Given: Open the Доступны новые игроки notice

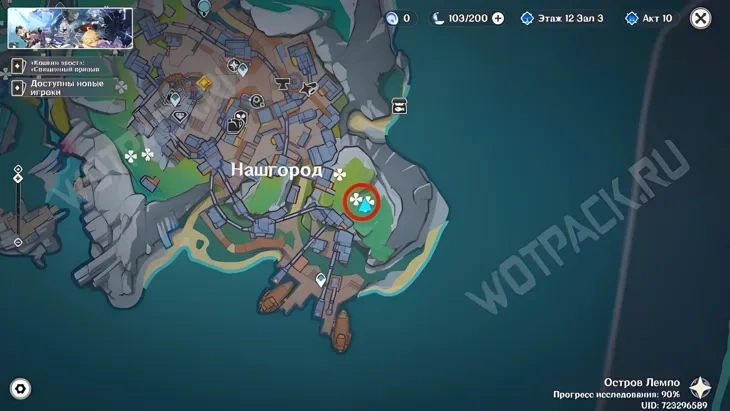Looking at the screenshot, I should coord(60,88).
